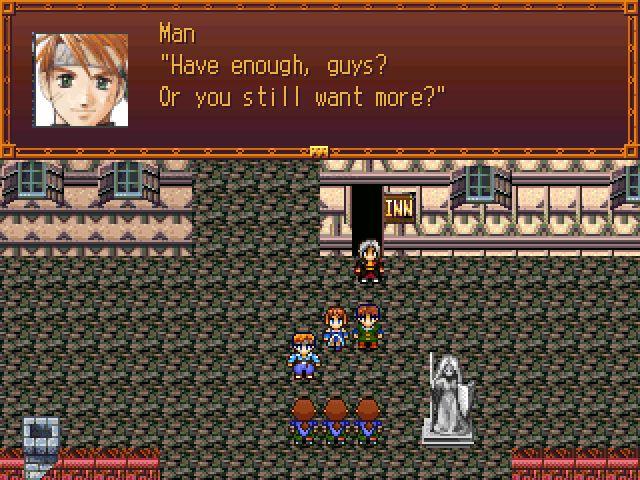
Task: Click the yellow continue marker below the dialogue
Action: click(319, 151)
